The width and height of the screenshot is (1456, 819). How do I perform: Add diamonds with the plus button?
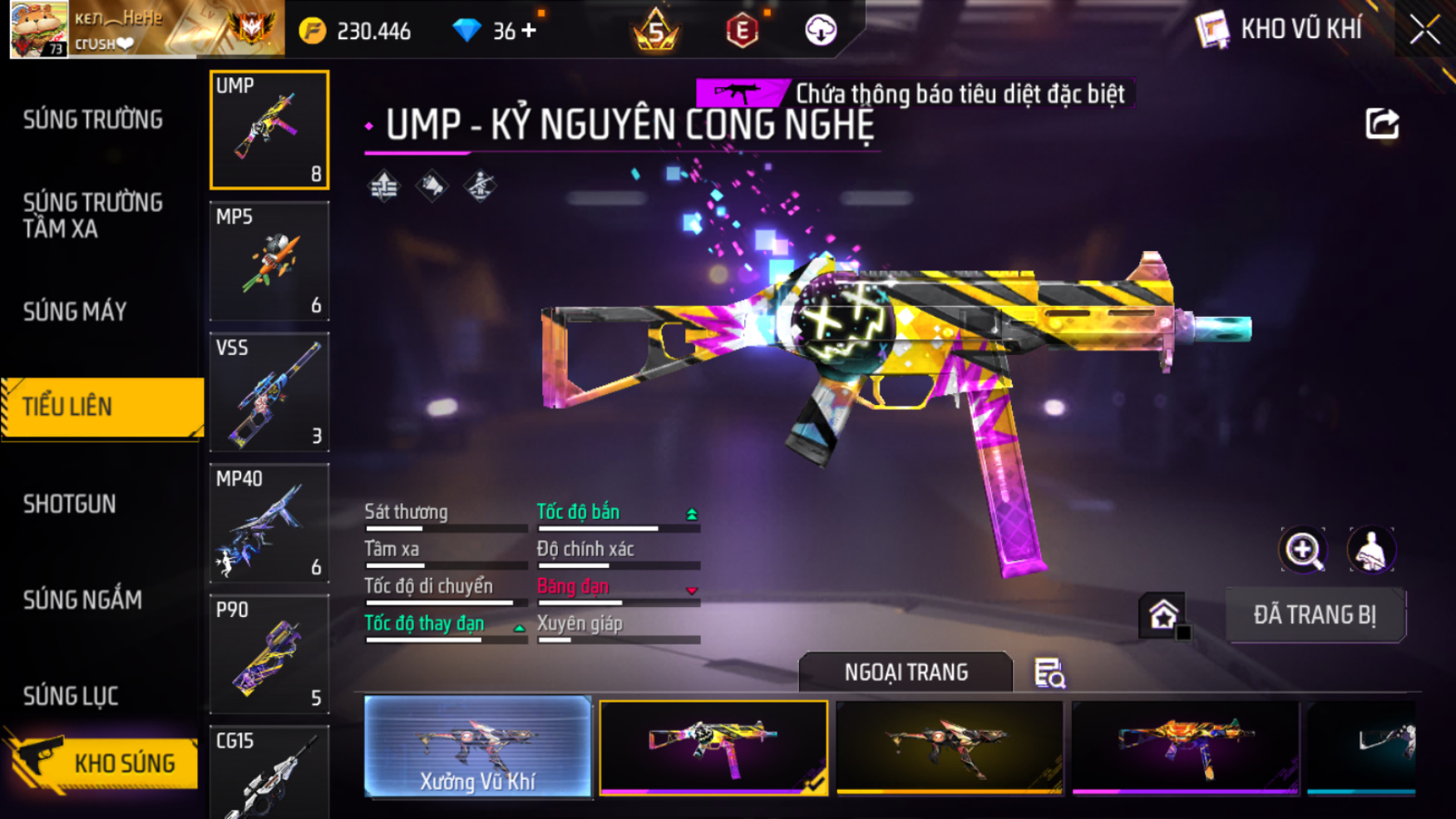coord(529,32)
